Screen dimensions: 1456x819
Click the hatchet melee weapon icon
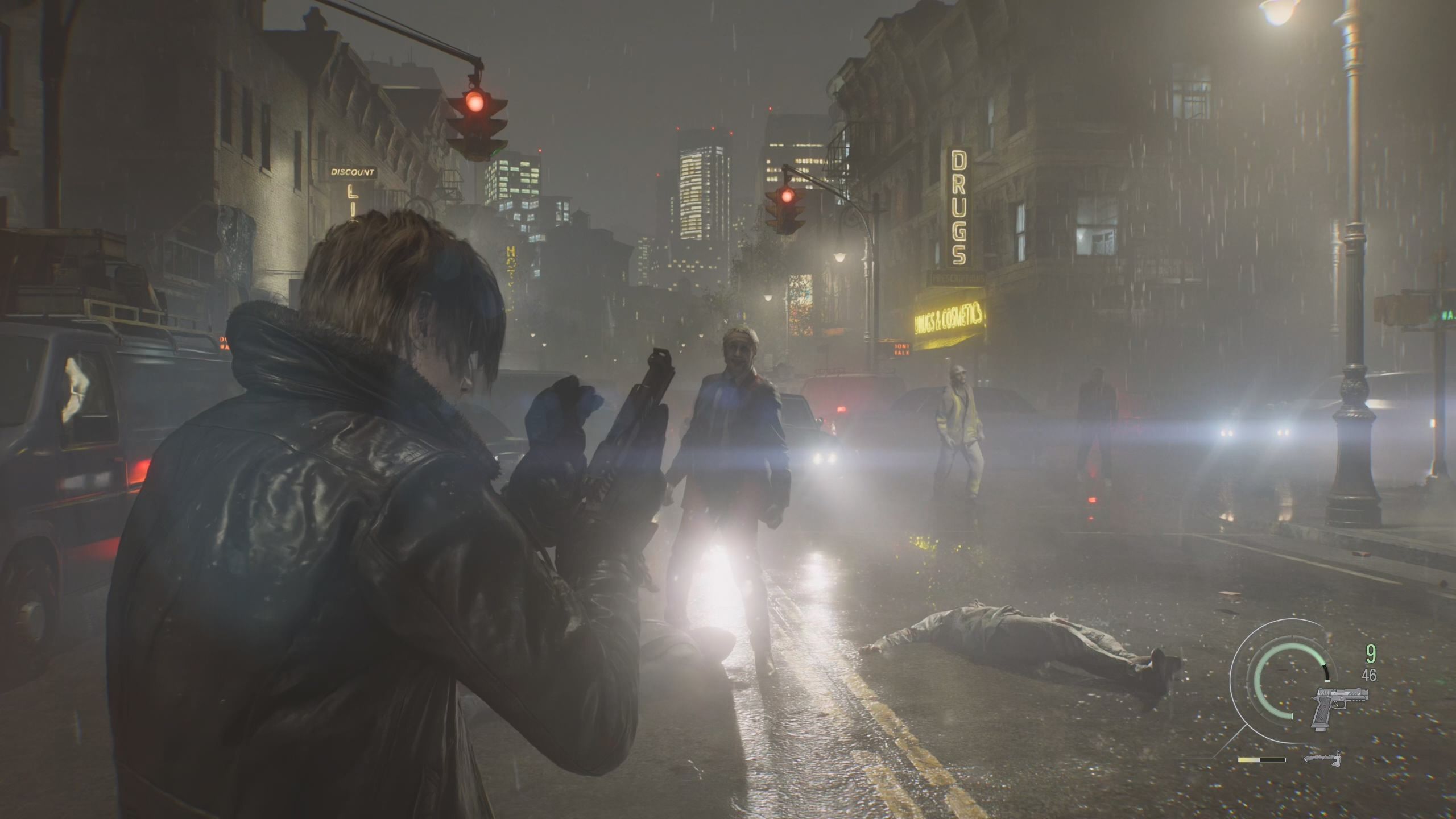(x=1323, y=759)
